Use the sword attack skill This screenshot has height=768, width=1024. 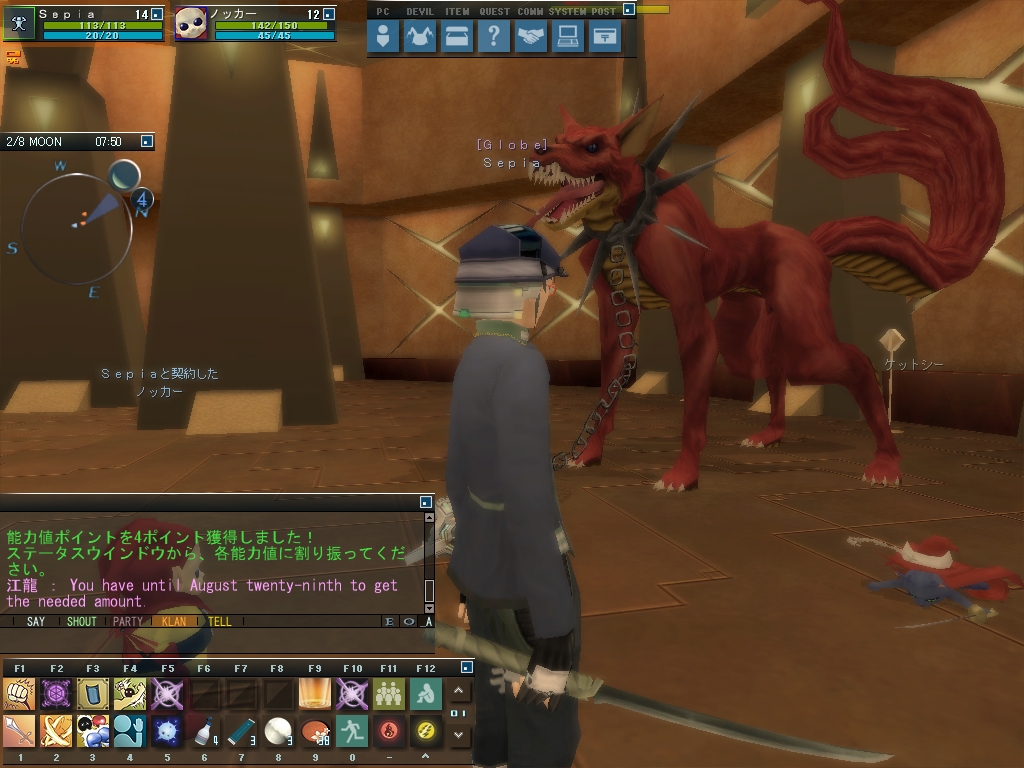pos(19,731)
